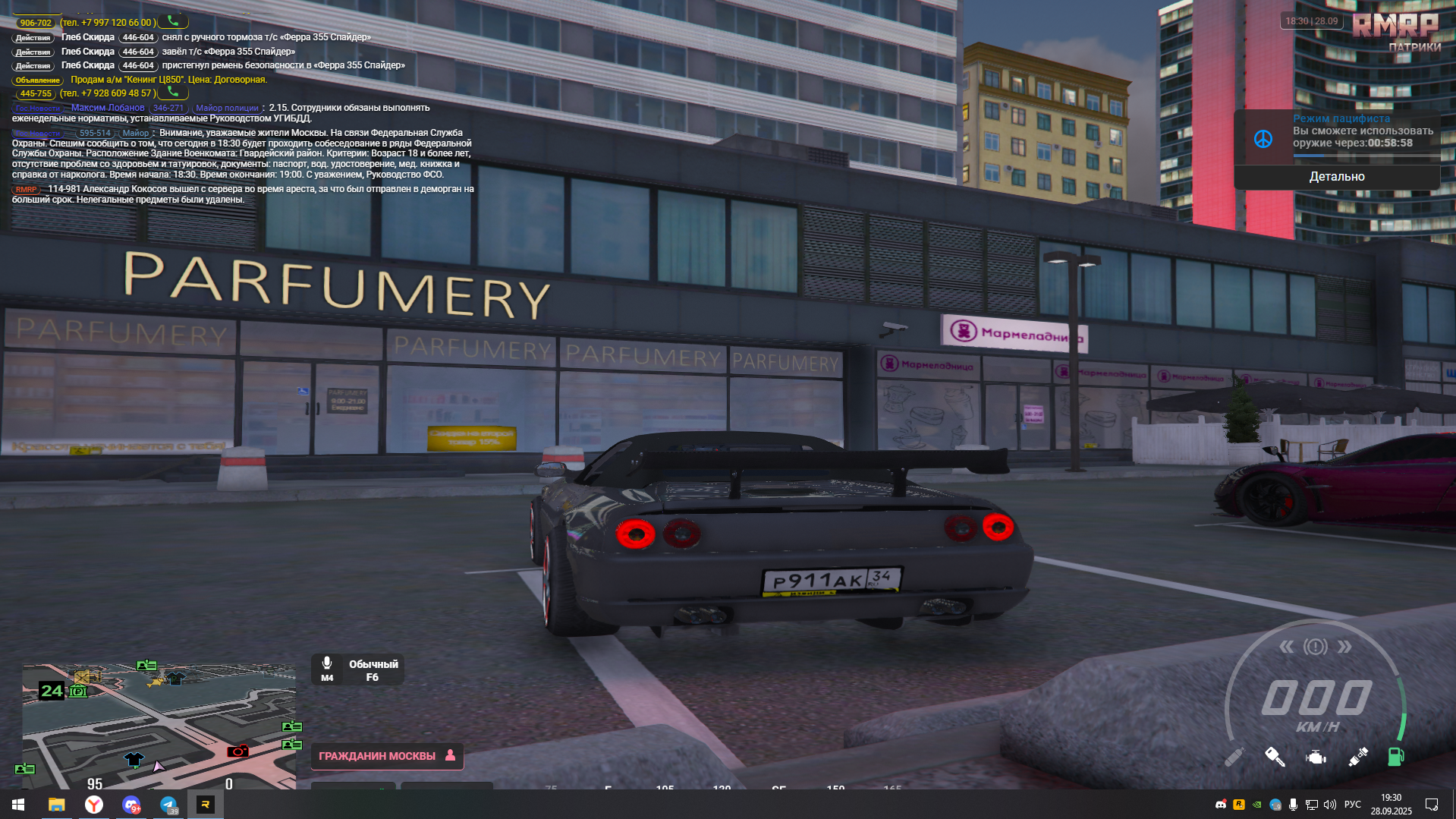This screenshot has width=1456, height=819.
Task: Click the engine status icon
Action: [1316, 757]
